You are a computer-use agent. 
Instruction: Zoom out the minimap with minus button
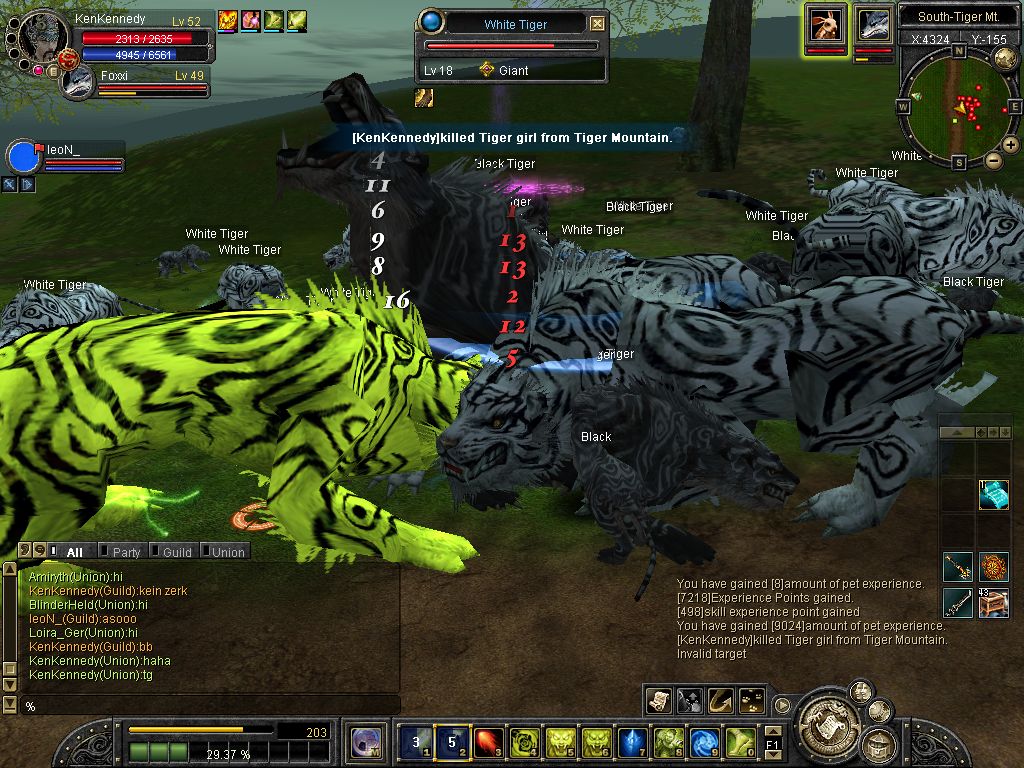pos(993,160)
